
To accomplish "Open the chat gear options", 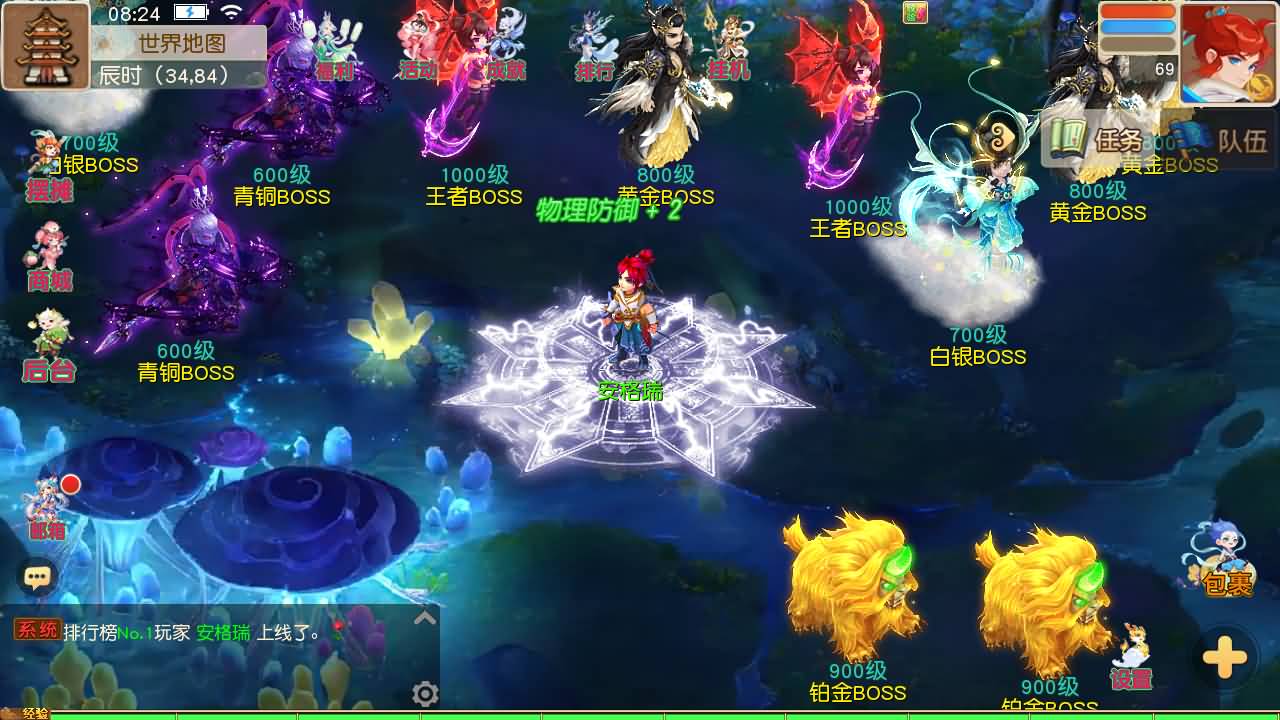I will coord(425,692).
